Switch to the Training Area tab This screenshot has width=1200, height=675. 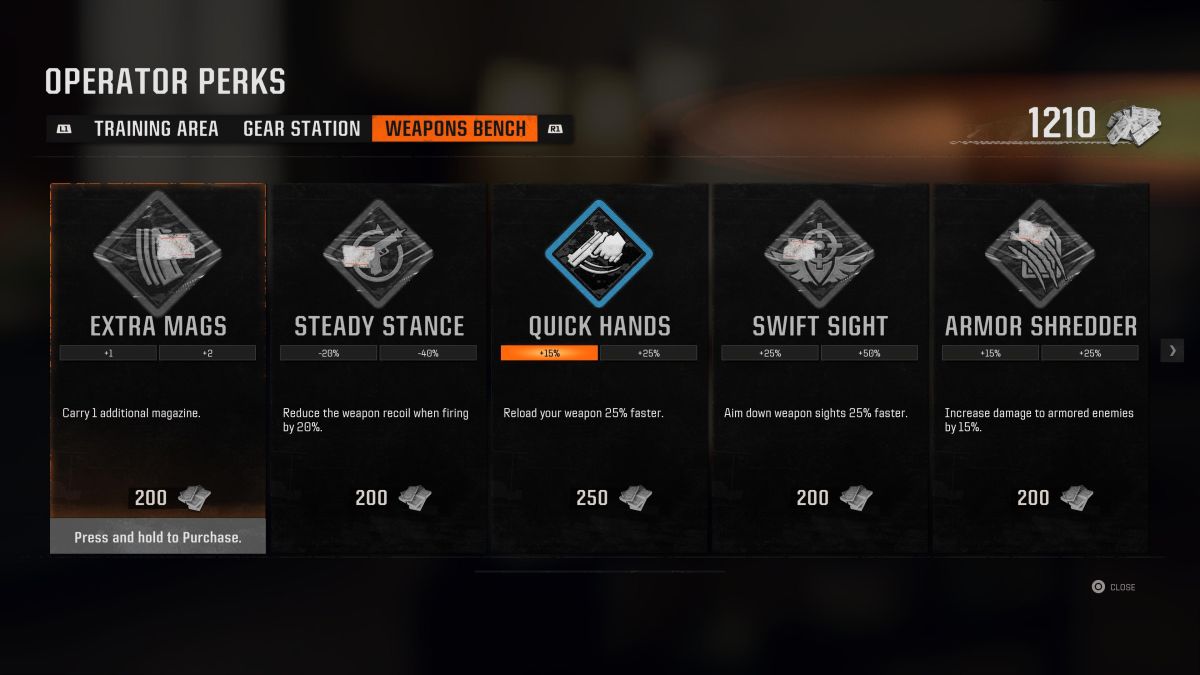click(156, 129)
